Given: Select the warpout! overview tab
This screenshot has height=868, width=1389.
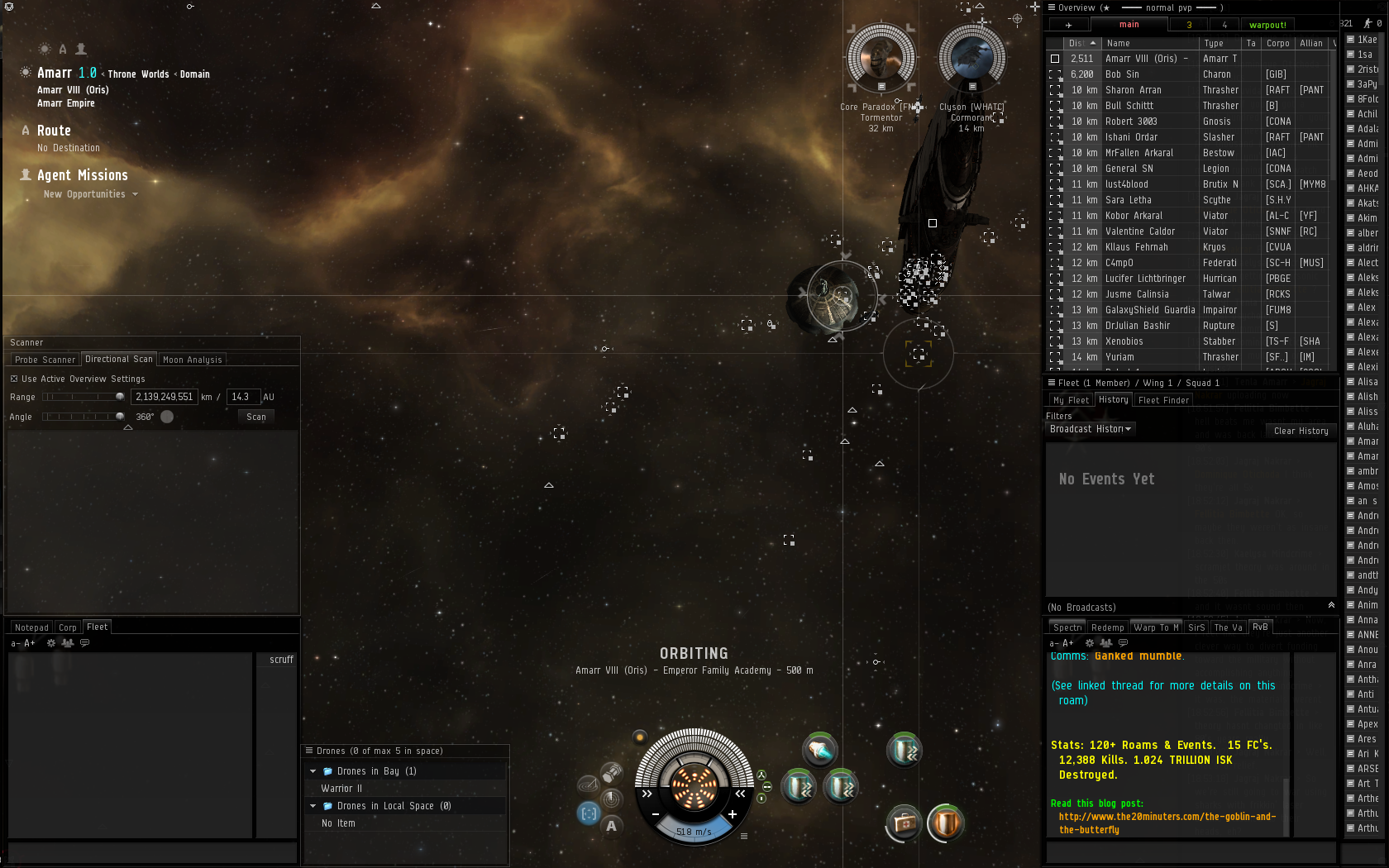Looking at the screenshot, I should [x=1267, y=25].
